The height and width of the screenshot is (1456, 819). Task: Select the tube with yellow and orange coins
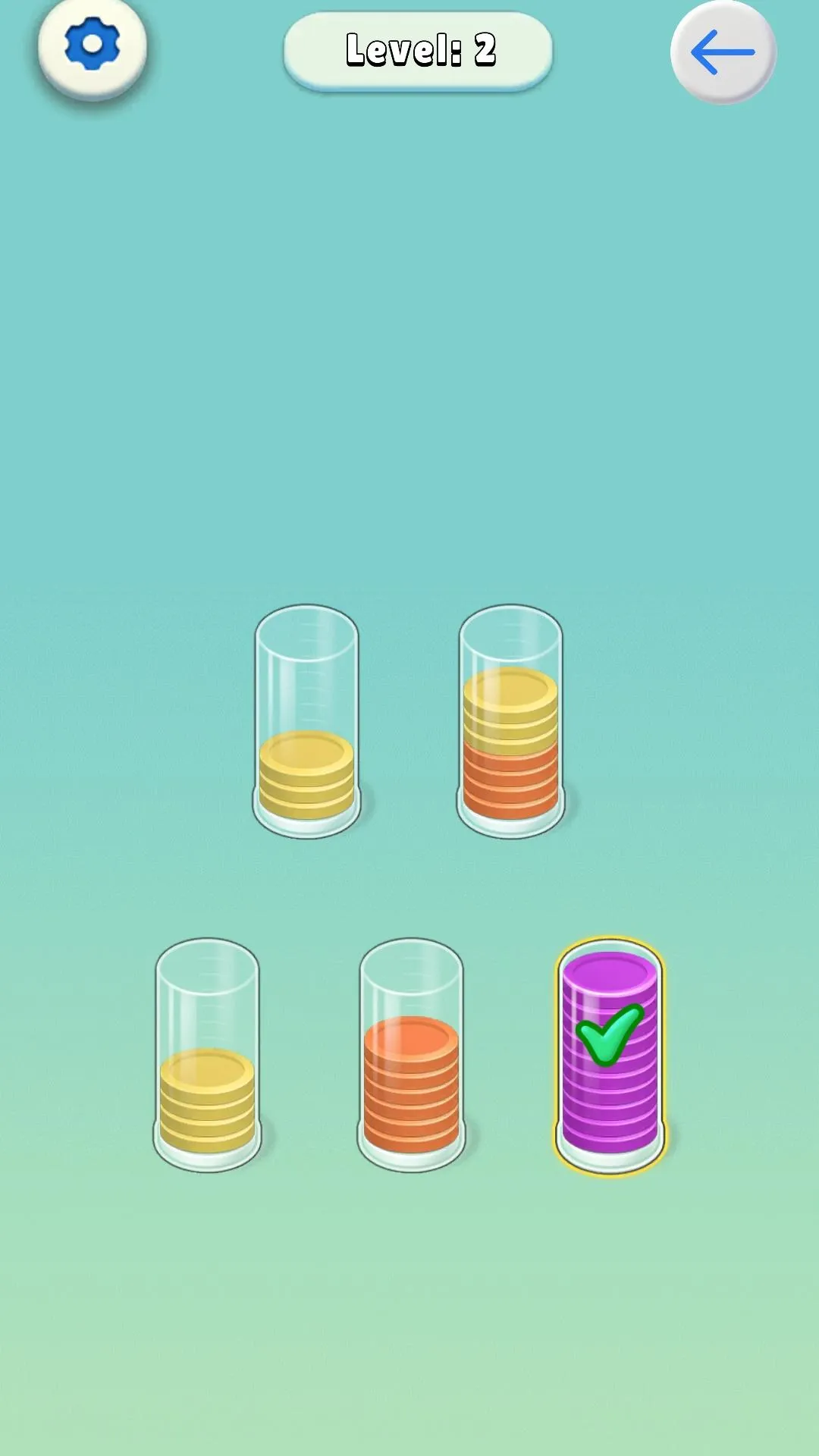click(510, 723)
